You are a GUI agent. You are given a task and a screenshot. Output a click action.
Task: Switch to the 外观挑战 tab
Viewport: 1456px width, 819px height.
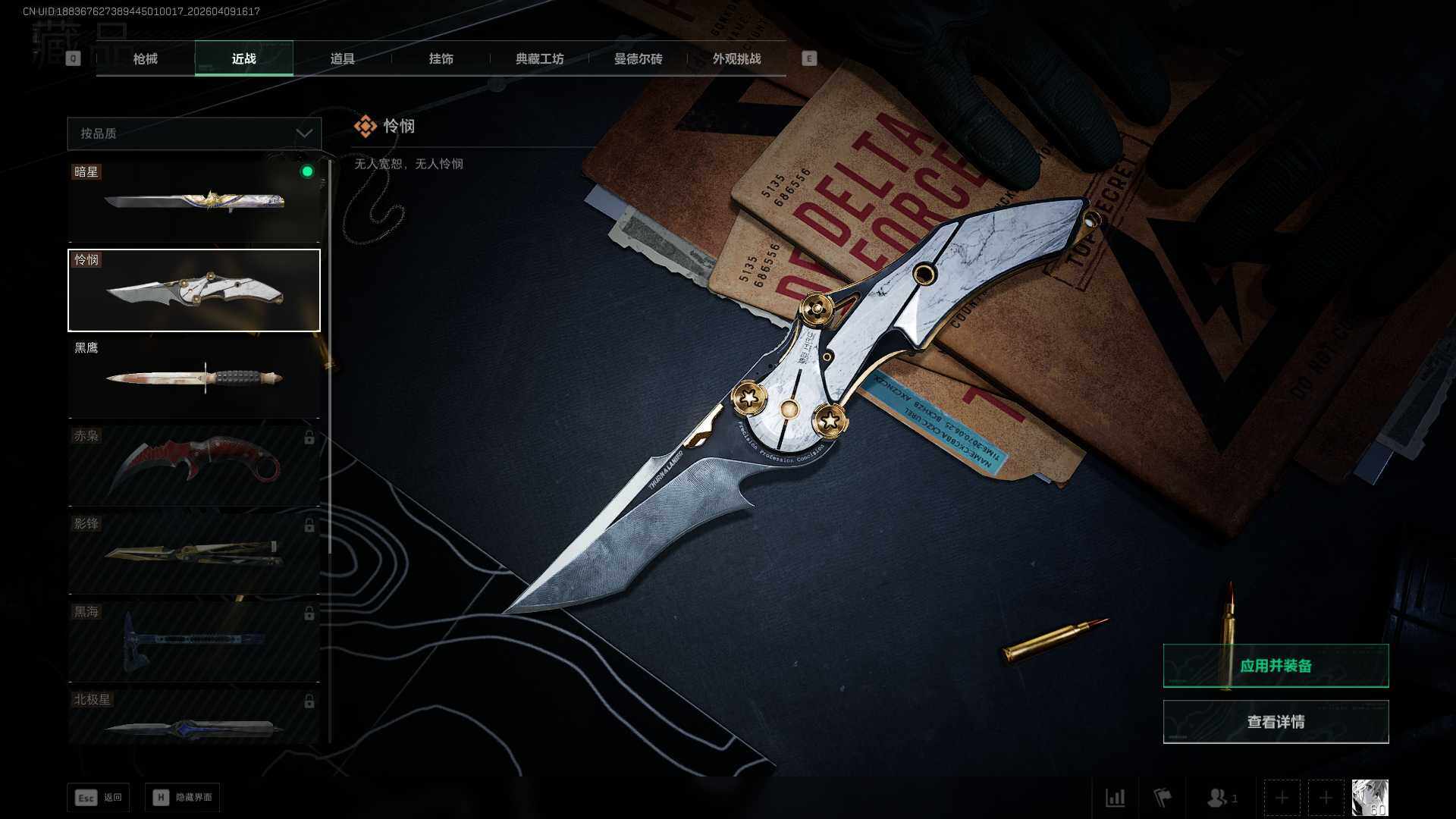(736, 58)
